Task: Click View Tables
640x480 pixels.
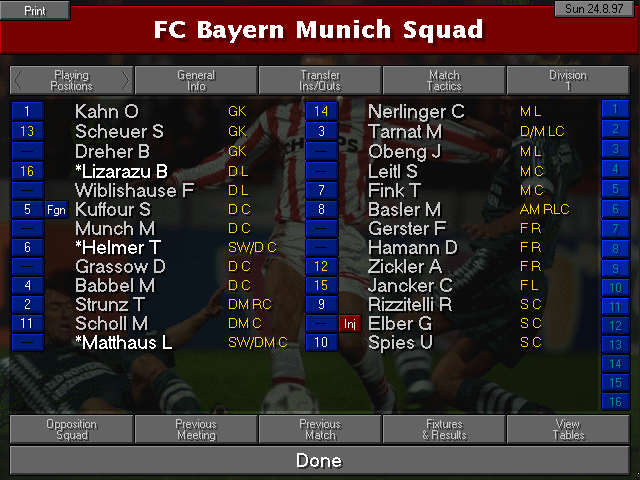Action: point(568,430)
